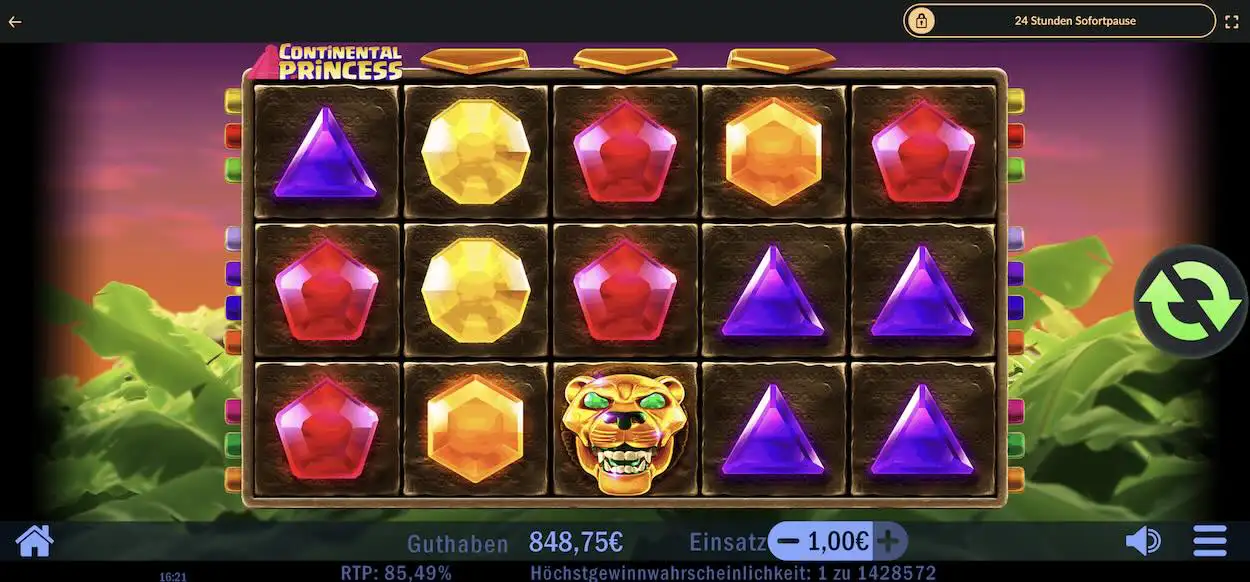This screenshot has height=582, width=1250.
Task: Decrease the bet with the minus button
Action: point(788,542)
